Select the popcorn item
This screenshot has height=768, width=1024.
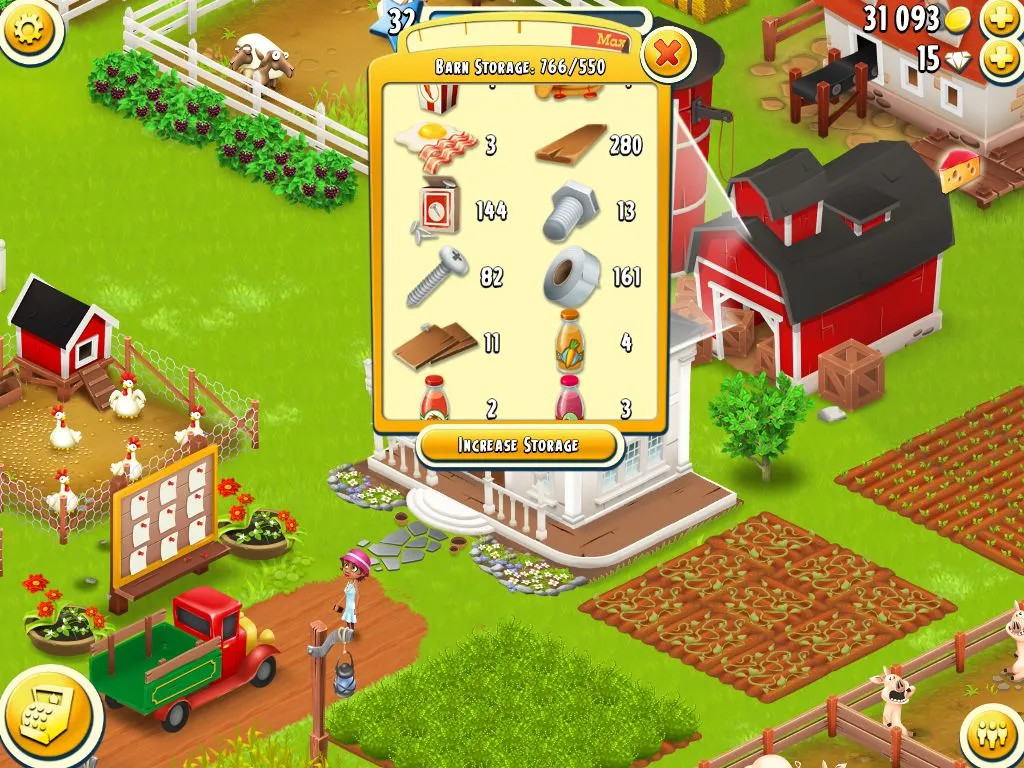437,97
